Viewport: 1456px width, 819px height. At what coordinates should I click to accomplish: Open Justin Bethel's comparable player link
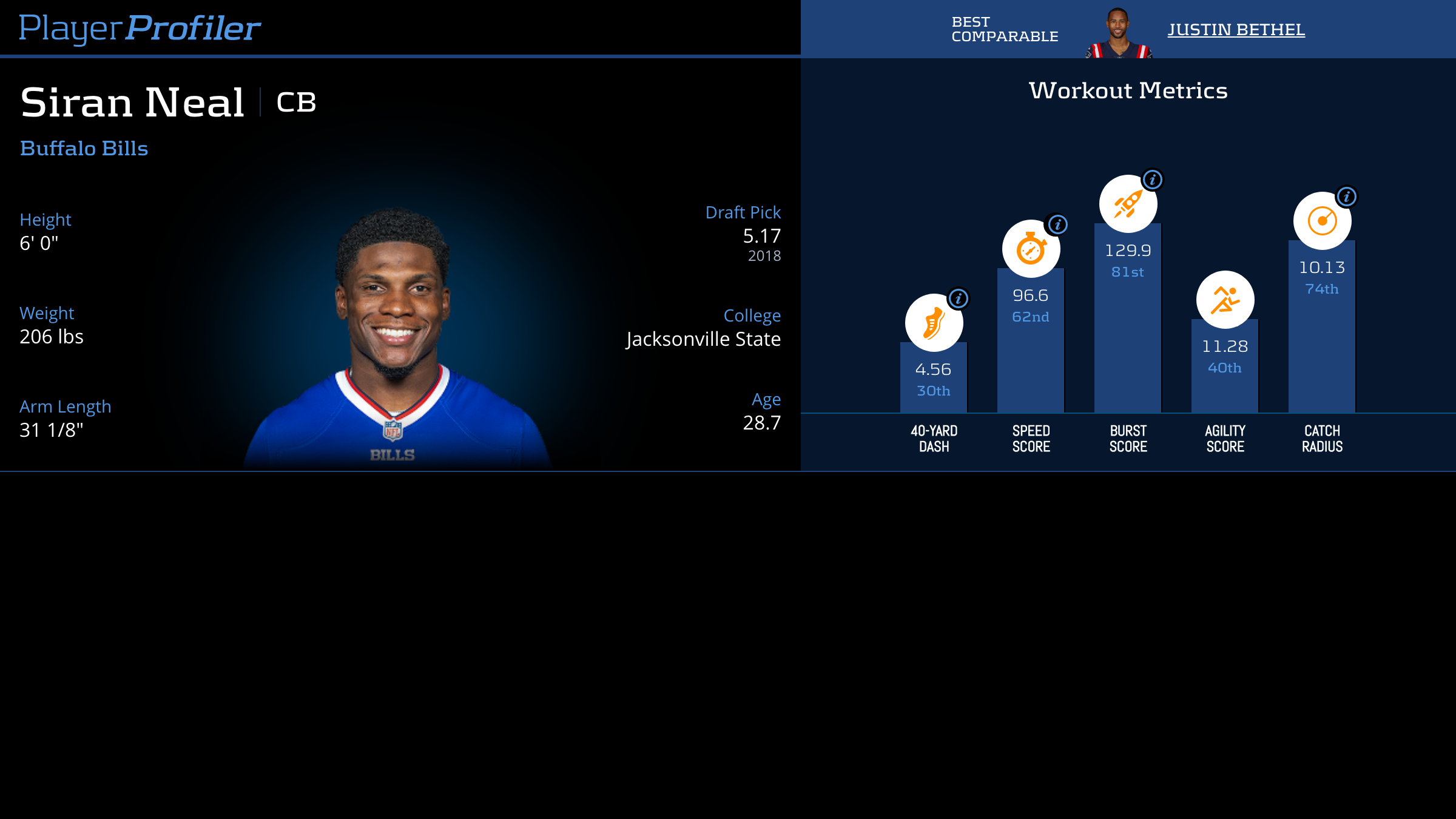pos(1236,30)
